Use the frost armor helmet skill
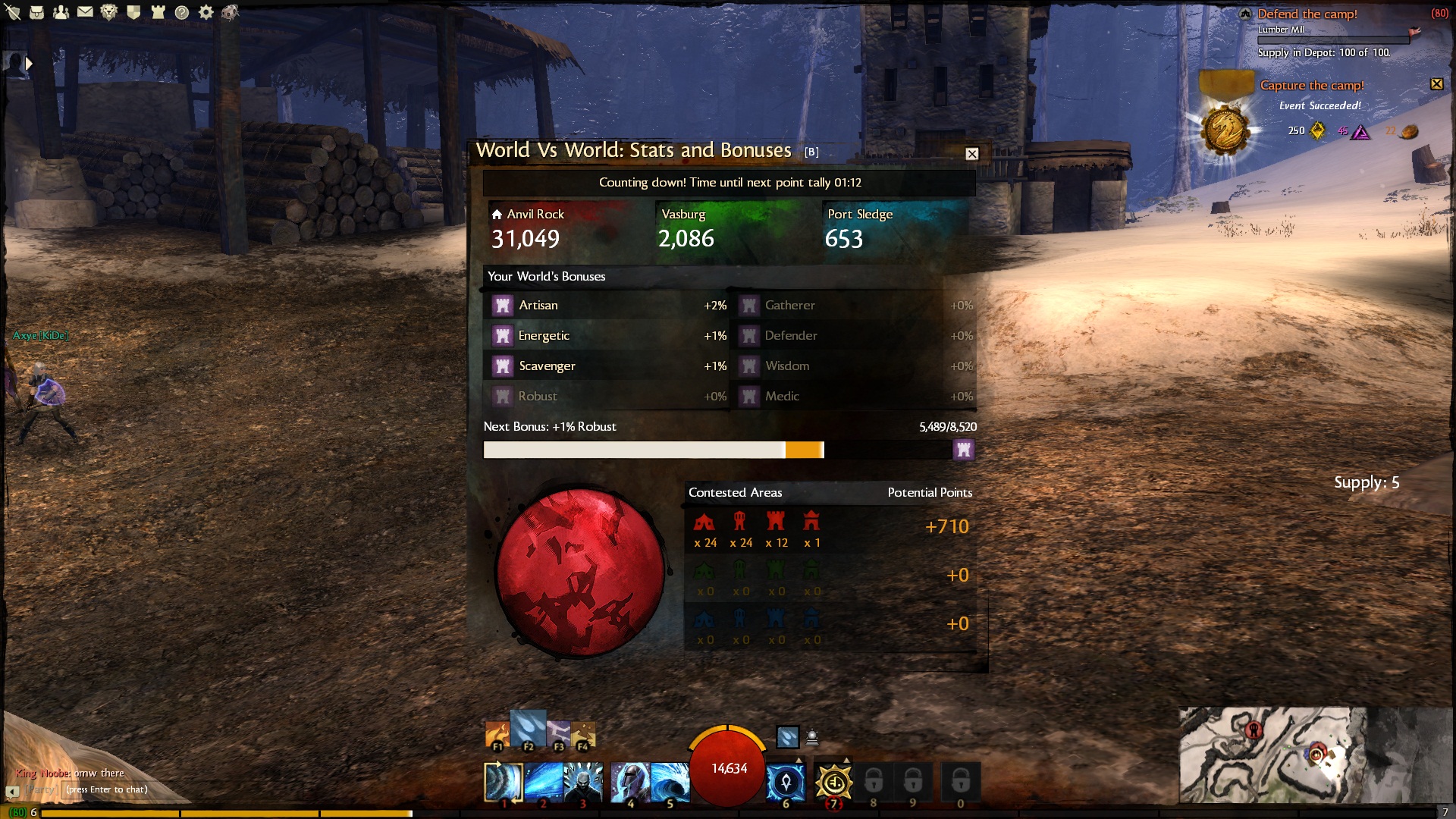1456x819 pixels. tap(630, 782)
